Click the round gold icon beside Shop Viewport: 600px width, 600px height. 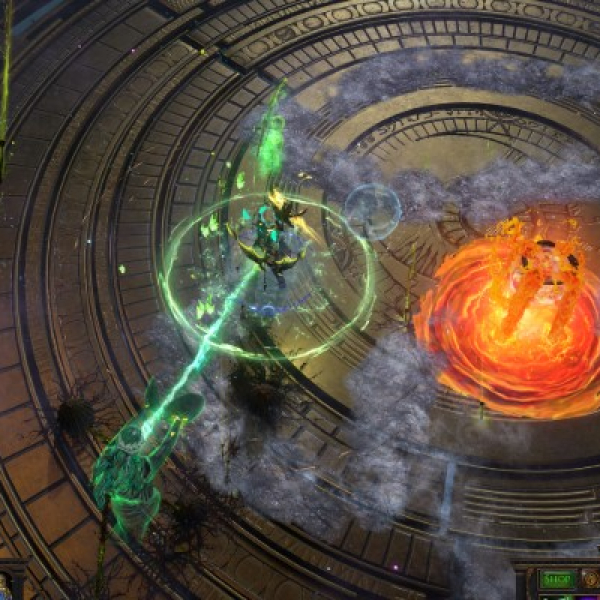pos(591,579)
